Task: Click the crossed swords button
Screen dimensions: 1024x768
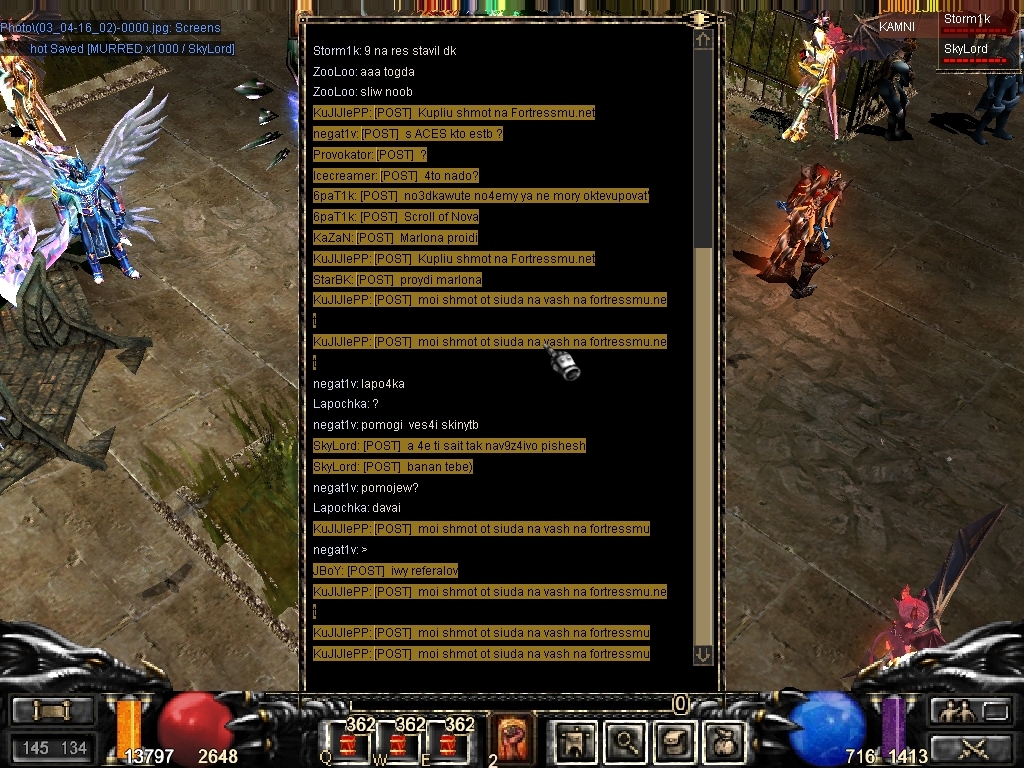Action: point(970,747)
